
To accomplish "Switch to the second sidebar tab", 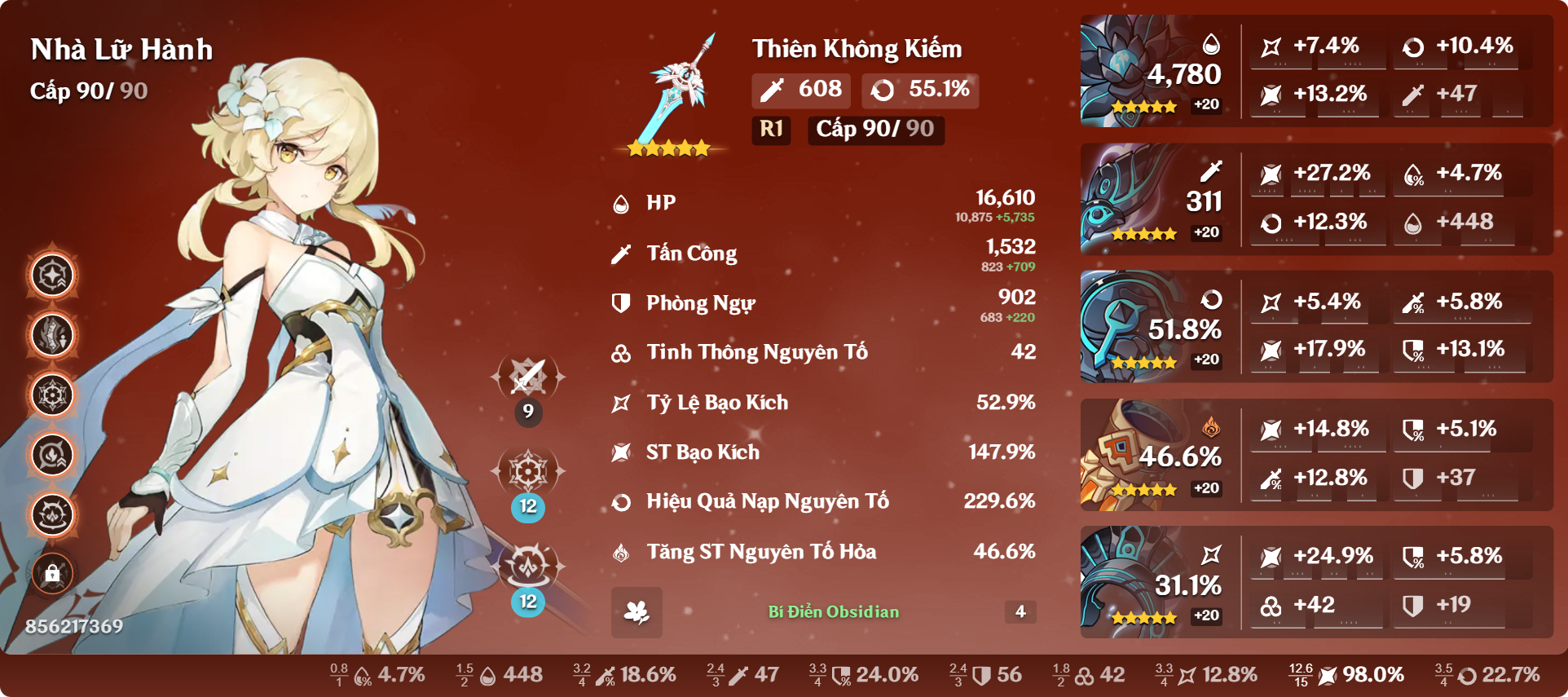I will pos(51,336).
